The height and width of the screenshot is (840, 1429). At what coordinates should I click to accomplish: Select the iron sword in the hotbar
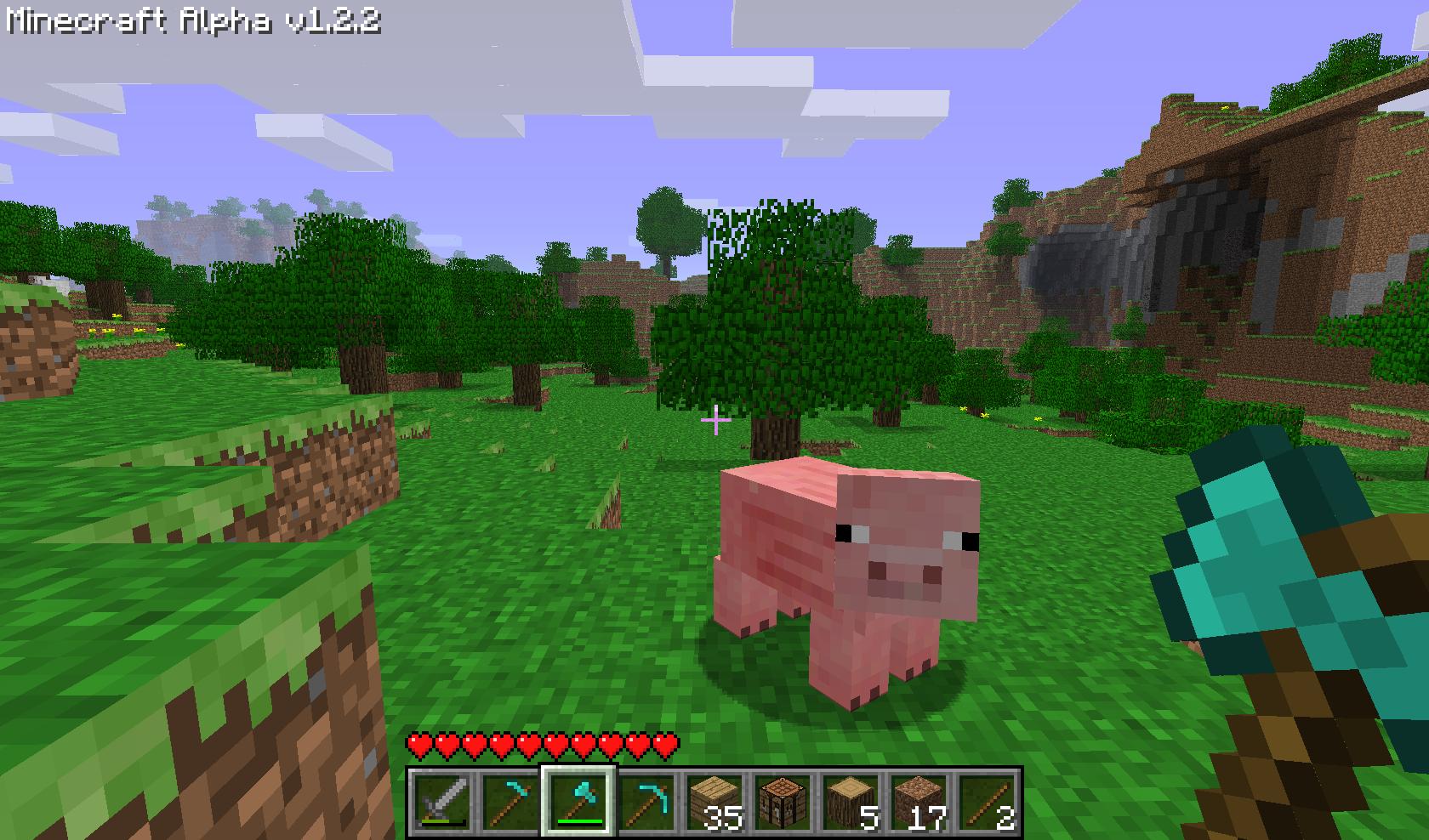(440, 799)
